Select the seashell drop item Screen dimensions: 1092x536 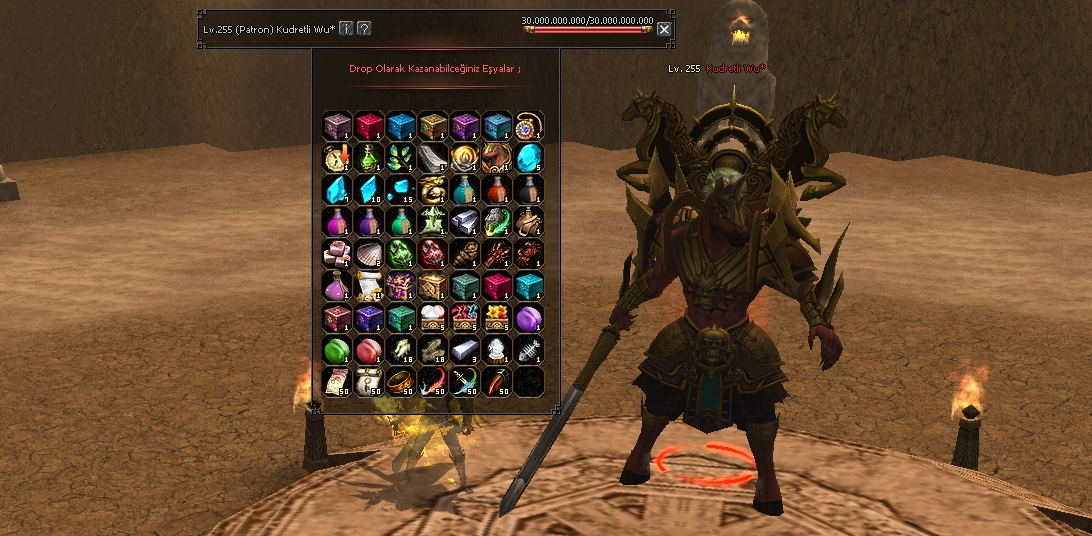click(369, 253)
